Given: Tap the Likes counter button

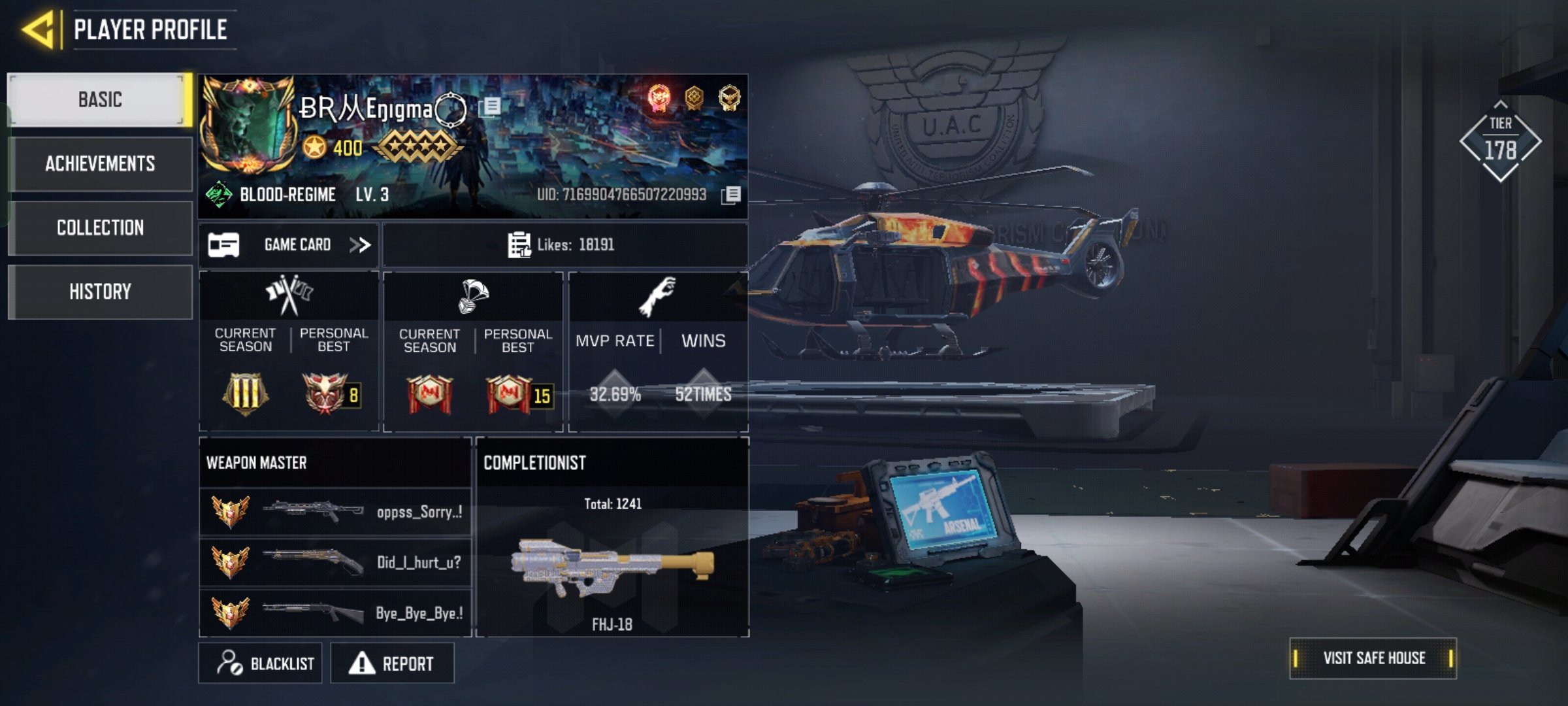Looking at the screenshot, I should point(564,245).
